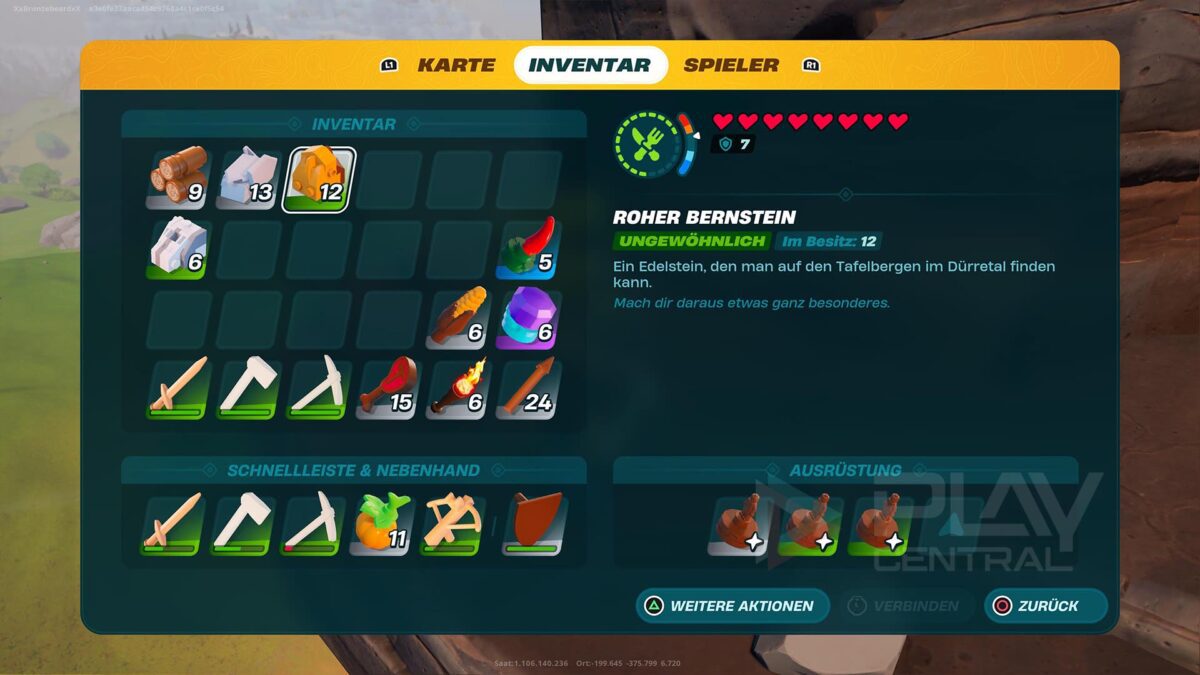Select the raw meat stack of 15
1200x675 pixels.
coord(389,388)
